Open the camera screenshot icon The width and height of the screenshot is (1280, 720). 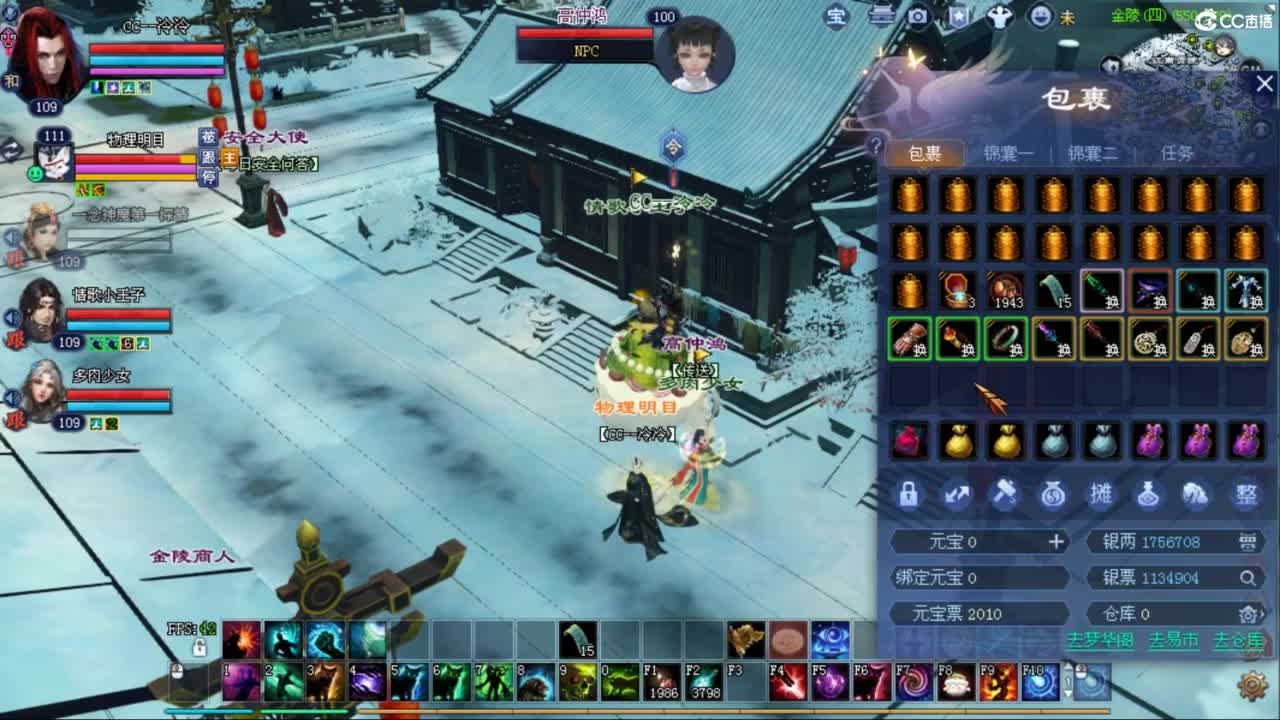pos(917,16)
